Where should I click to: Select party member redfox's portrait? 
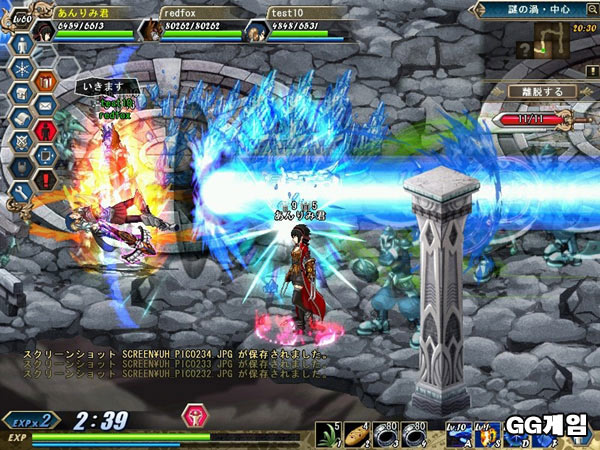tap(150, 29)
